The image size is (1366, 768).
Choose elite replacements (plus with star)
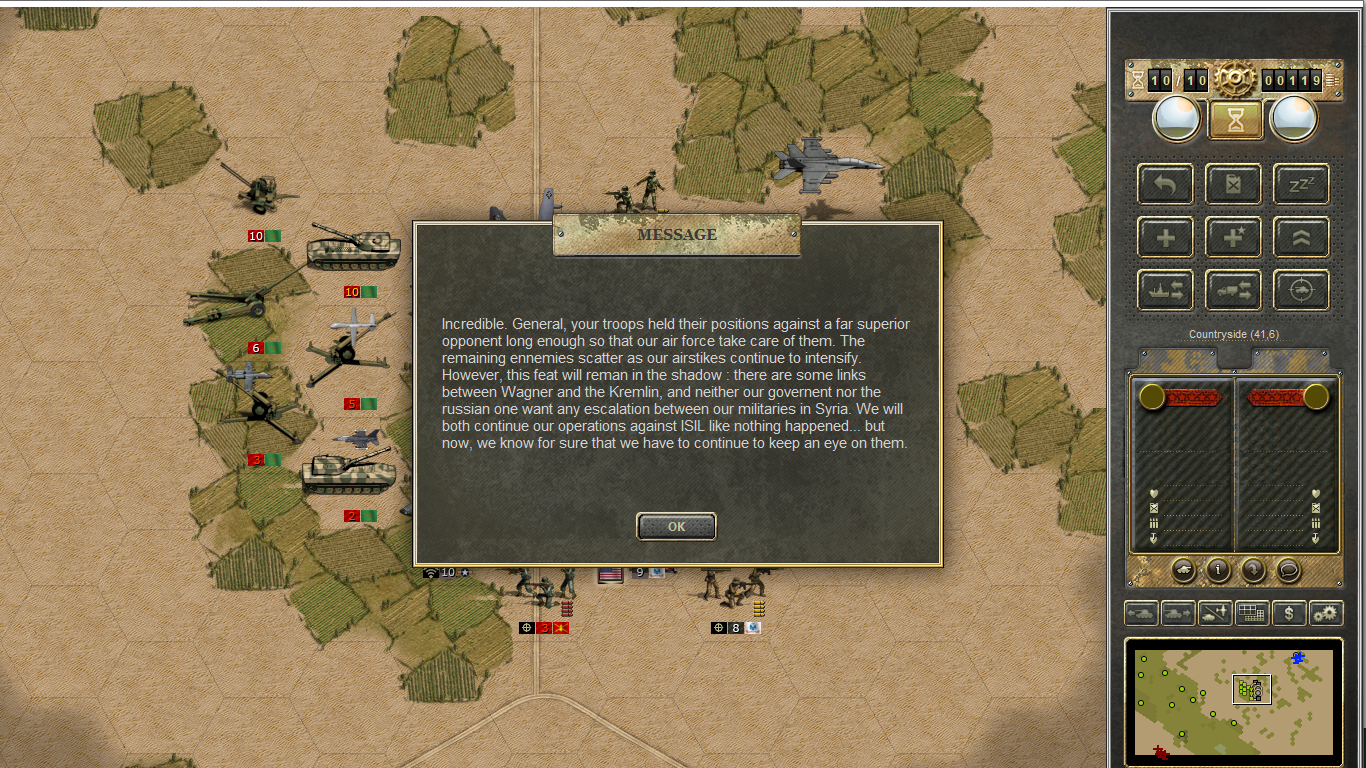pyautogui.click(x=1233, y=238)
